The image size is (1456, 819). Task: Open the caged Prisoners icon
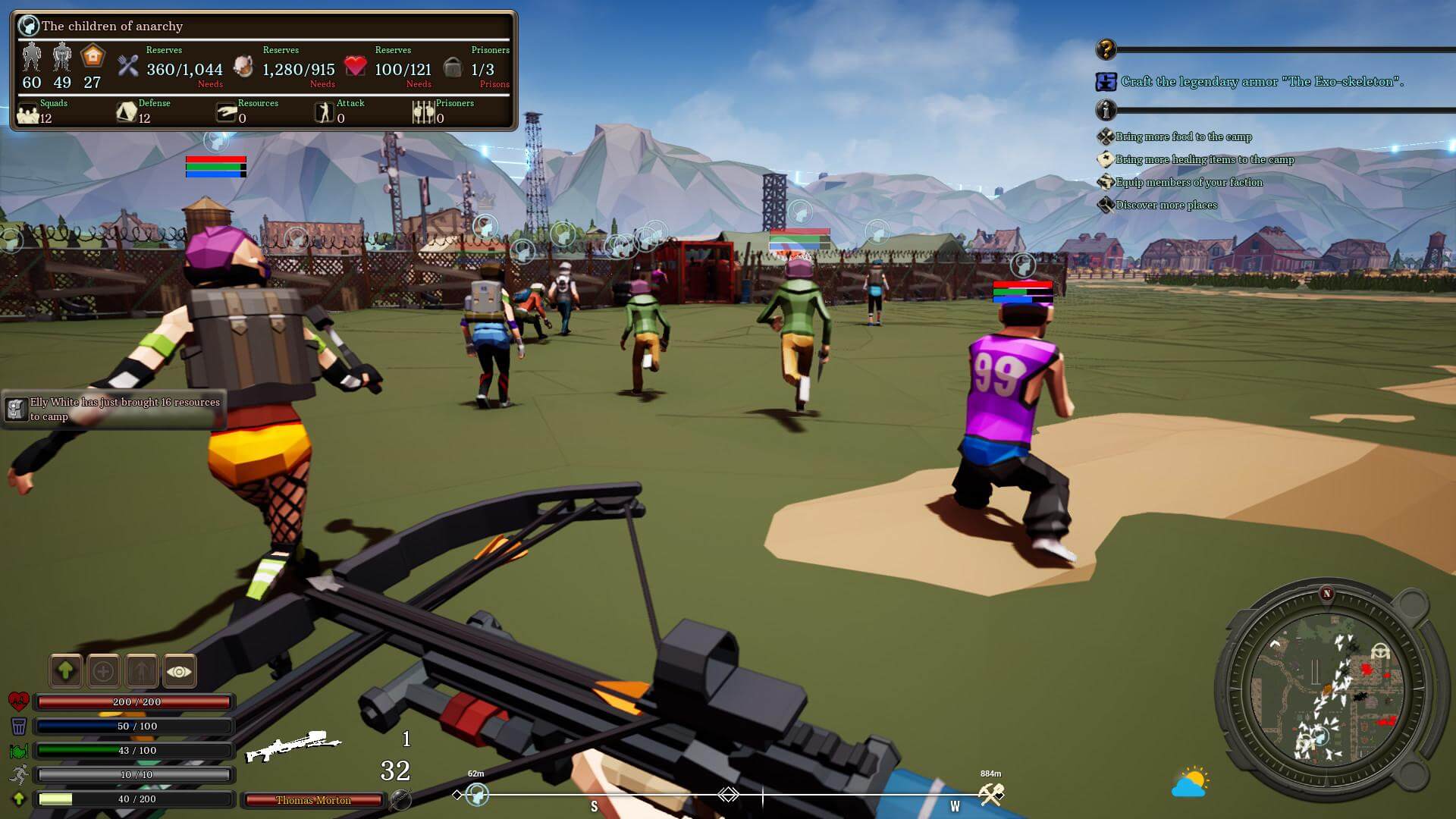click(422, 113)
